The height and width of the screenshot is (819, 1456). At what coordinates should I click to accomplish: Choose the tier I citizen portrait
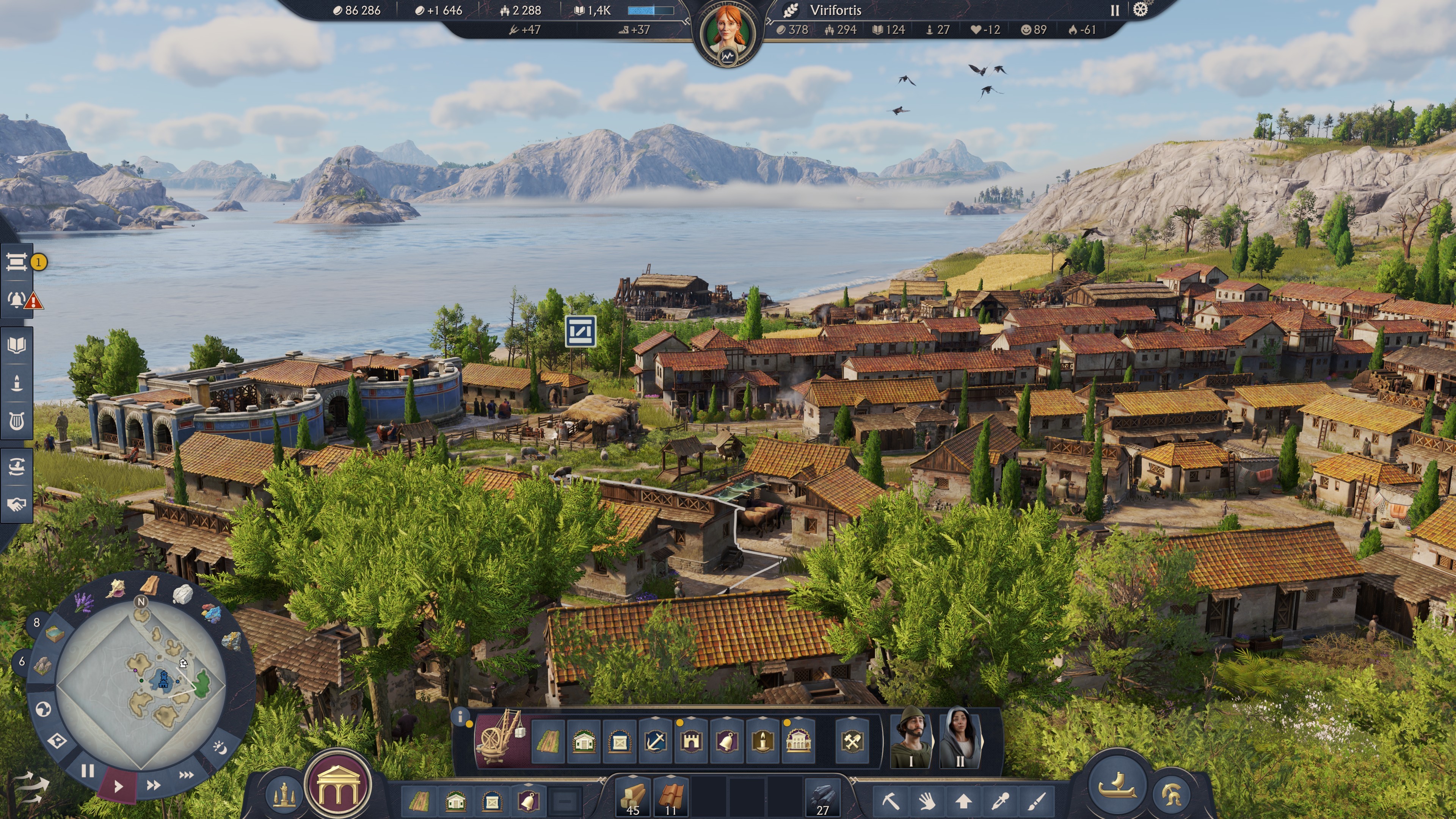click(x=910, y=737)
